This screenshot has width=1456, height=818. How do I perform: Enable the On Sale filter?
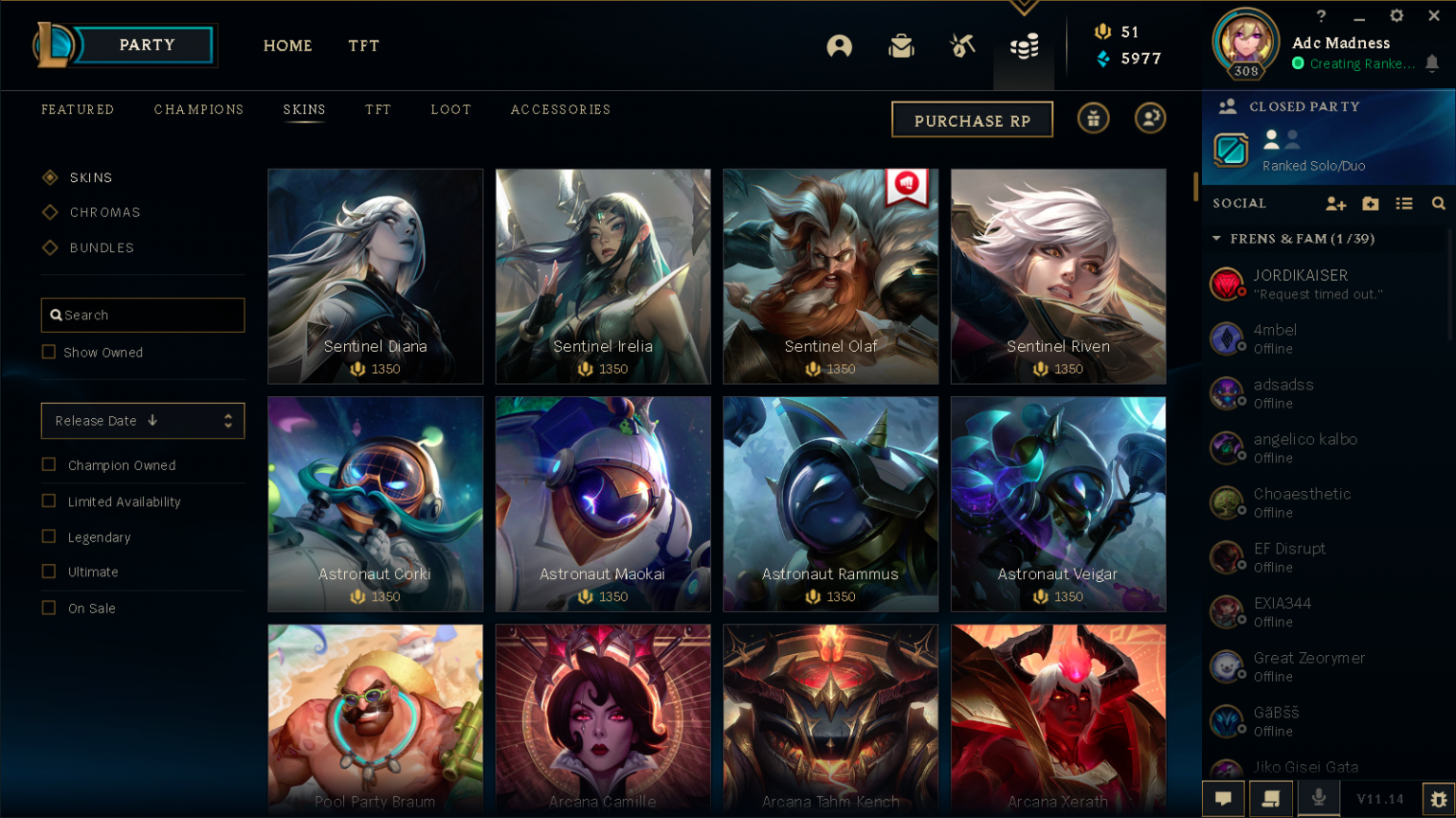click(x=48, y=608)
